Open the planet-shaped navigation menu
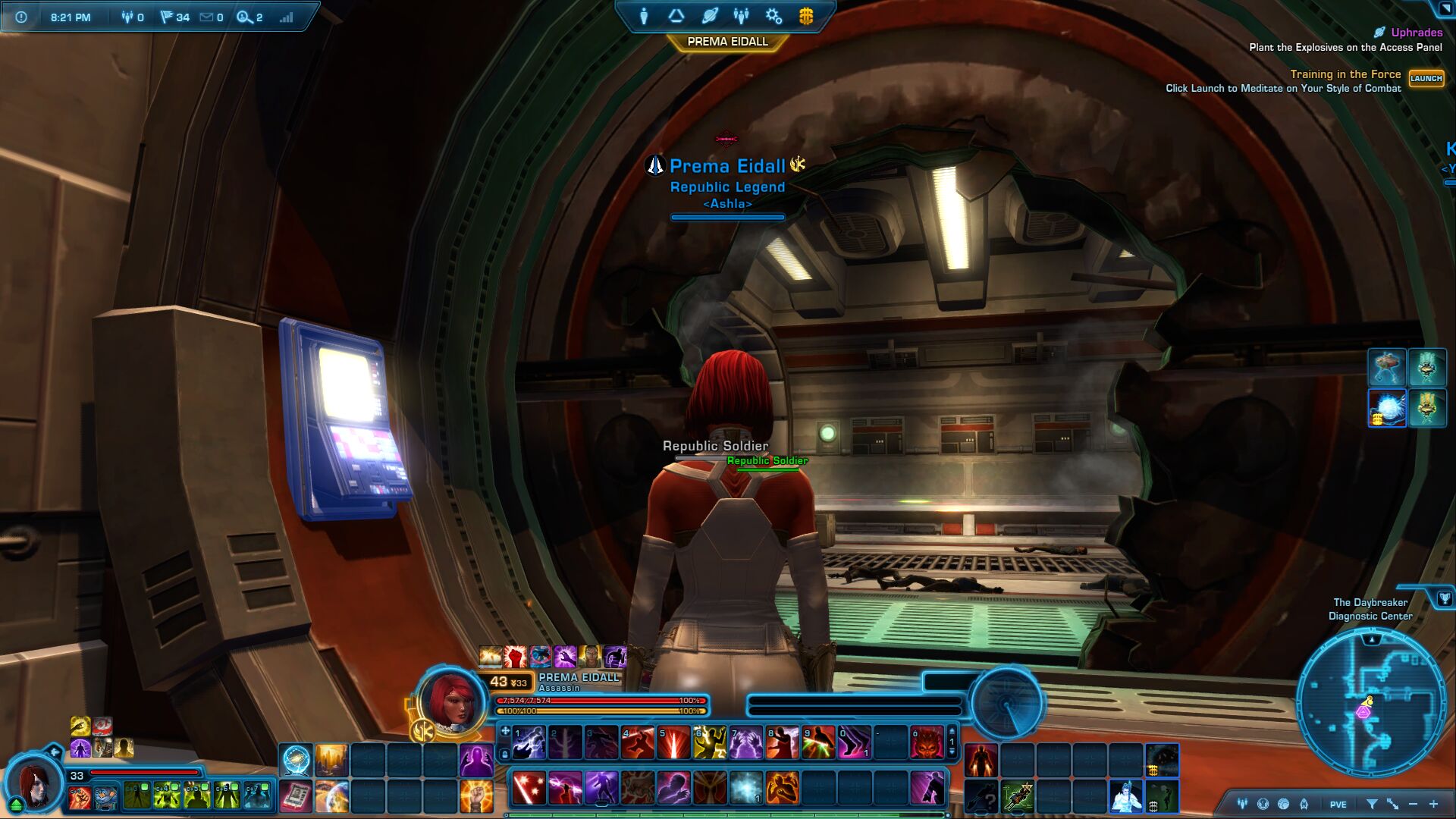This screenshot has width=1456, height=819. pos(710,16)
